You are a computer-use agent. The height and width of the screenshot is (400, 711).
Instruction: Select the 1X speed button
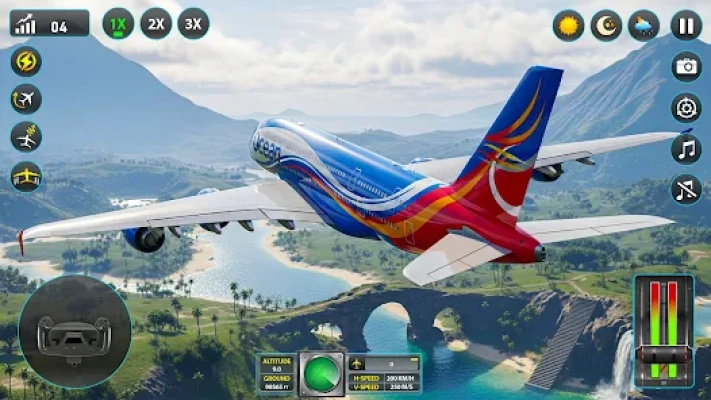(x=118, y=23)
